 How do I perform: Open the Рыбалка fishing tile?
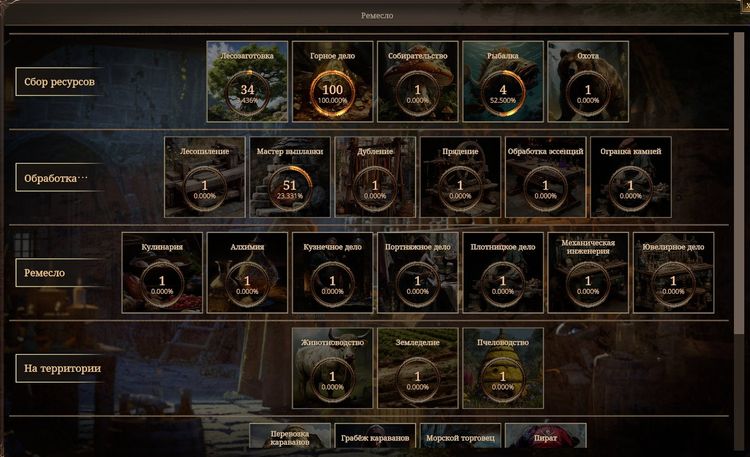(503, 81)
